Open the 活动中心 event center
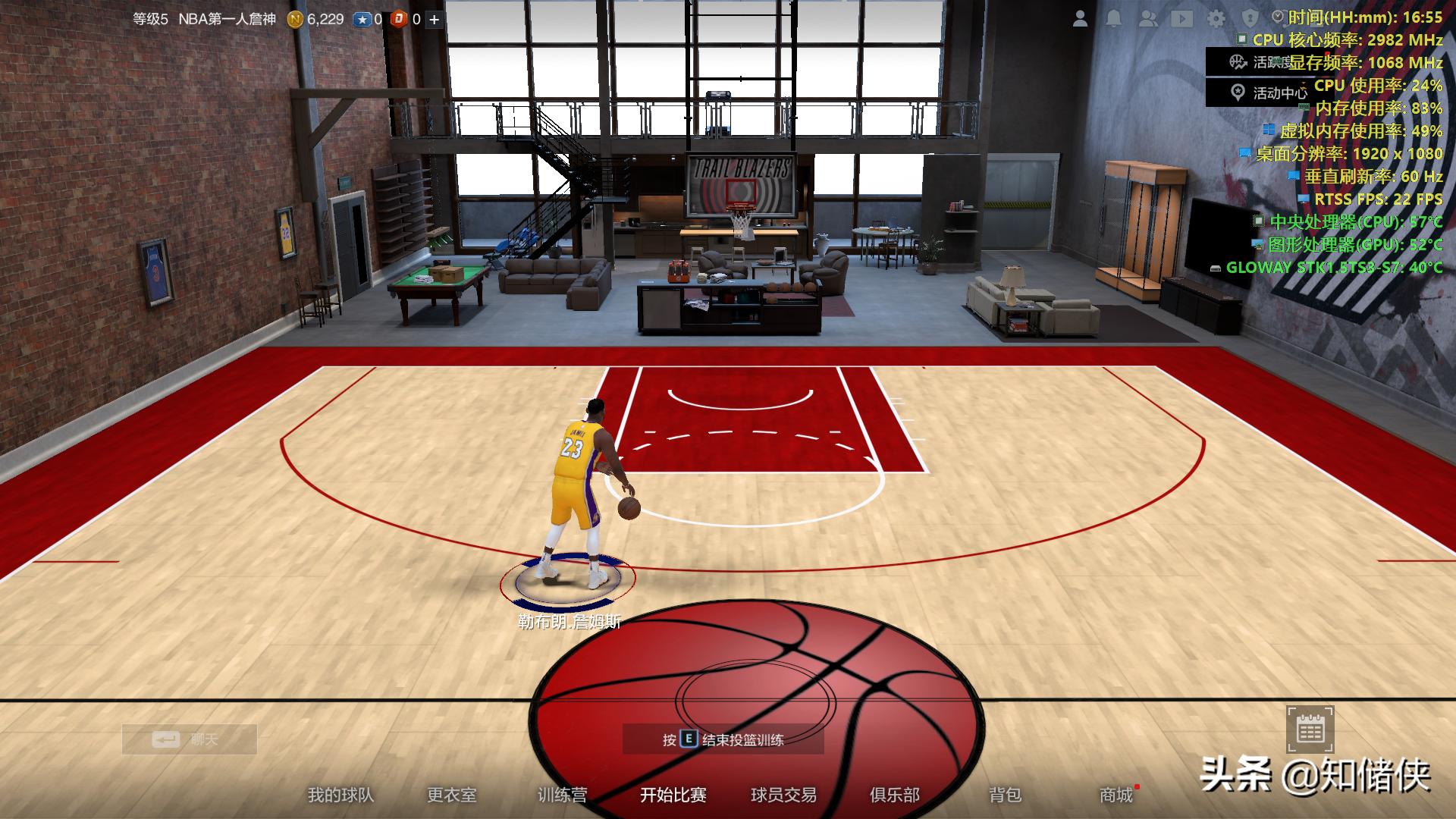This screenshot has width=1456, height=819. 1259,93
